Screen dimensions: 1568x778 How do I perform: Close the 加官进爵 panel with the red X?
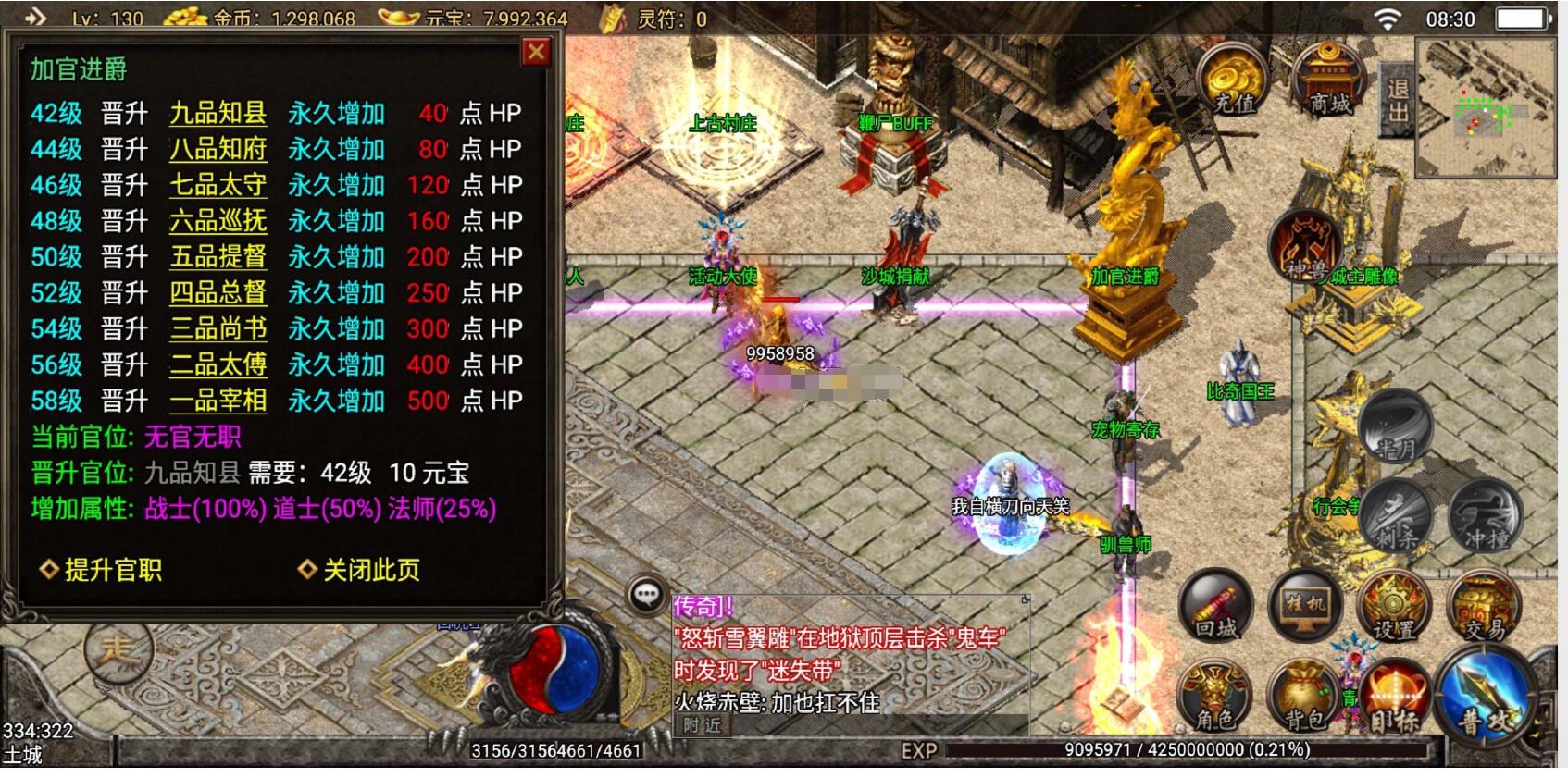[x=536, y=53]
